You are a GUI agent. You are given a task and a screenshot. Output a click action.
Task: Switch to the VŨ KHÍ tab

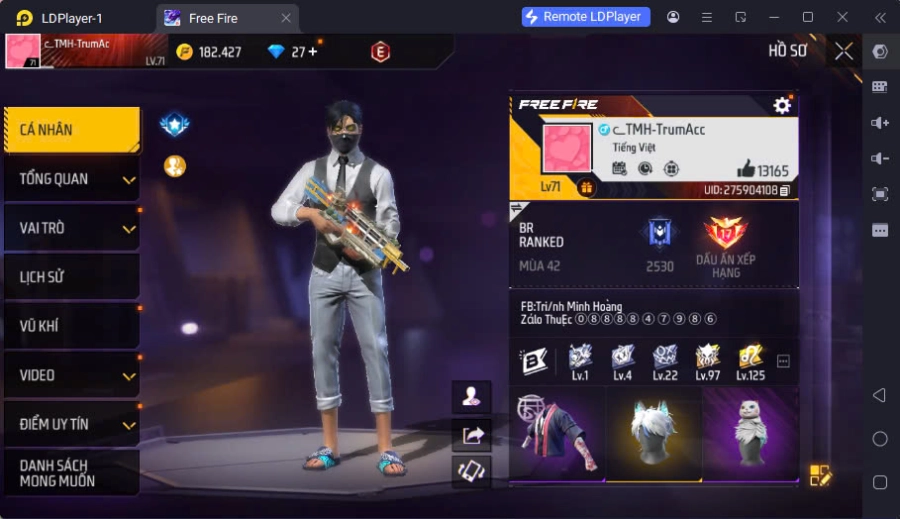(x=70, y=326)
